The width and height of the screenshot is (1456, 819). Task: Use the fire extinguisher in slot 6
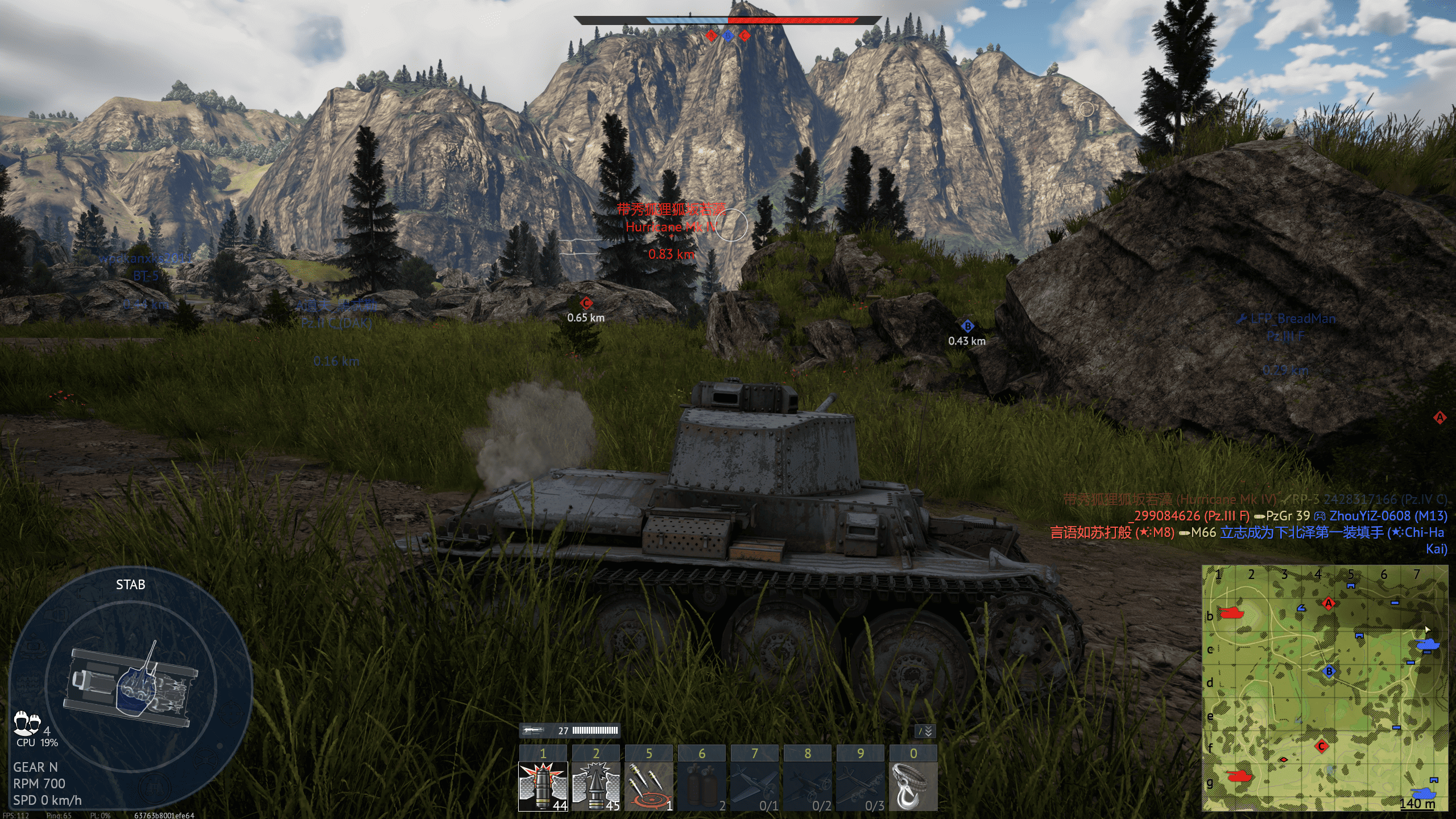[x=701, y=786]
